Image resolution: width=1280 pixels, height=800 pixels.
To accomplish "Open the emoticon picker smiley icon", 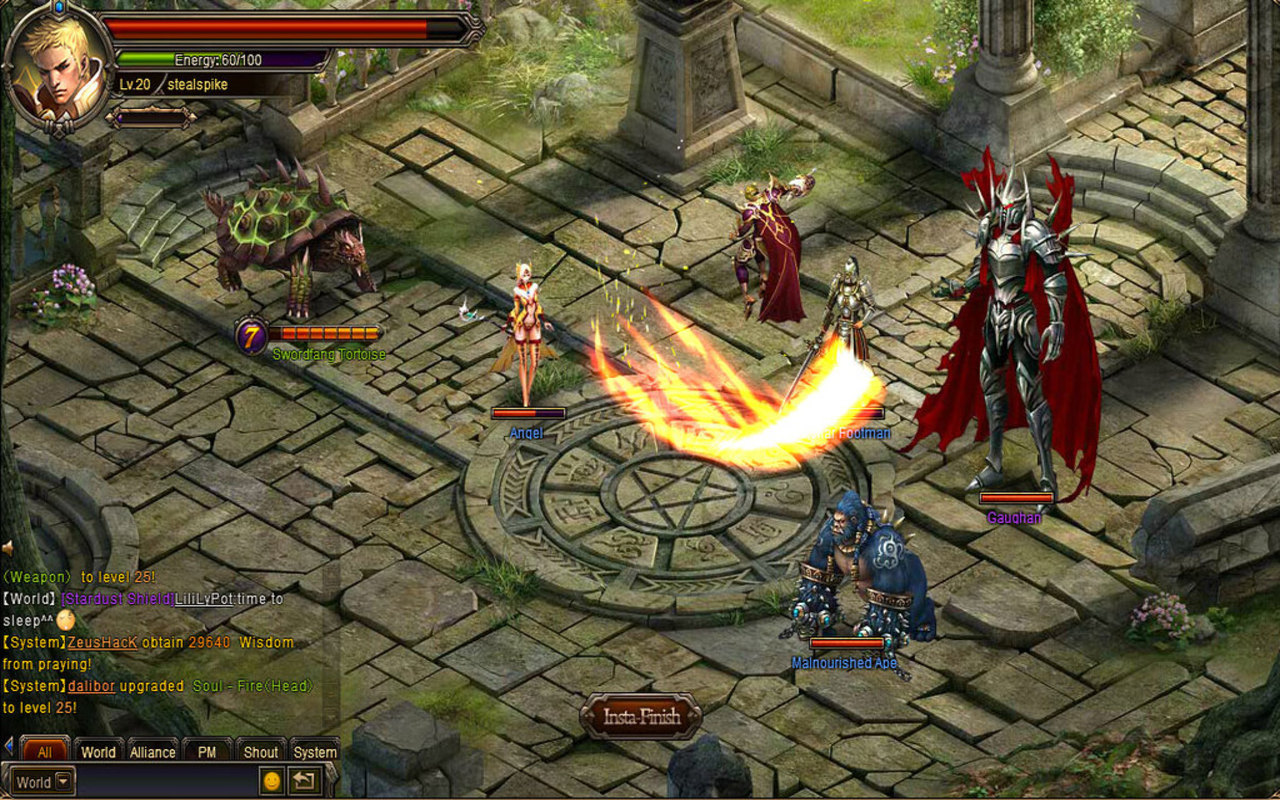I will point(273,781).
